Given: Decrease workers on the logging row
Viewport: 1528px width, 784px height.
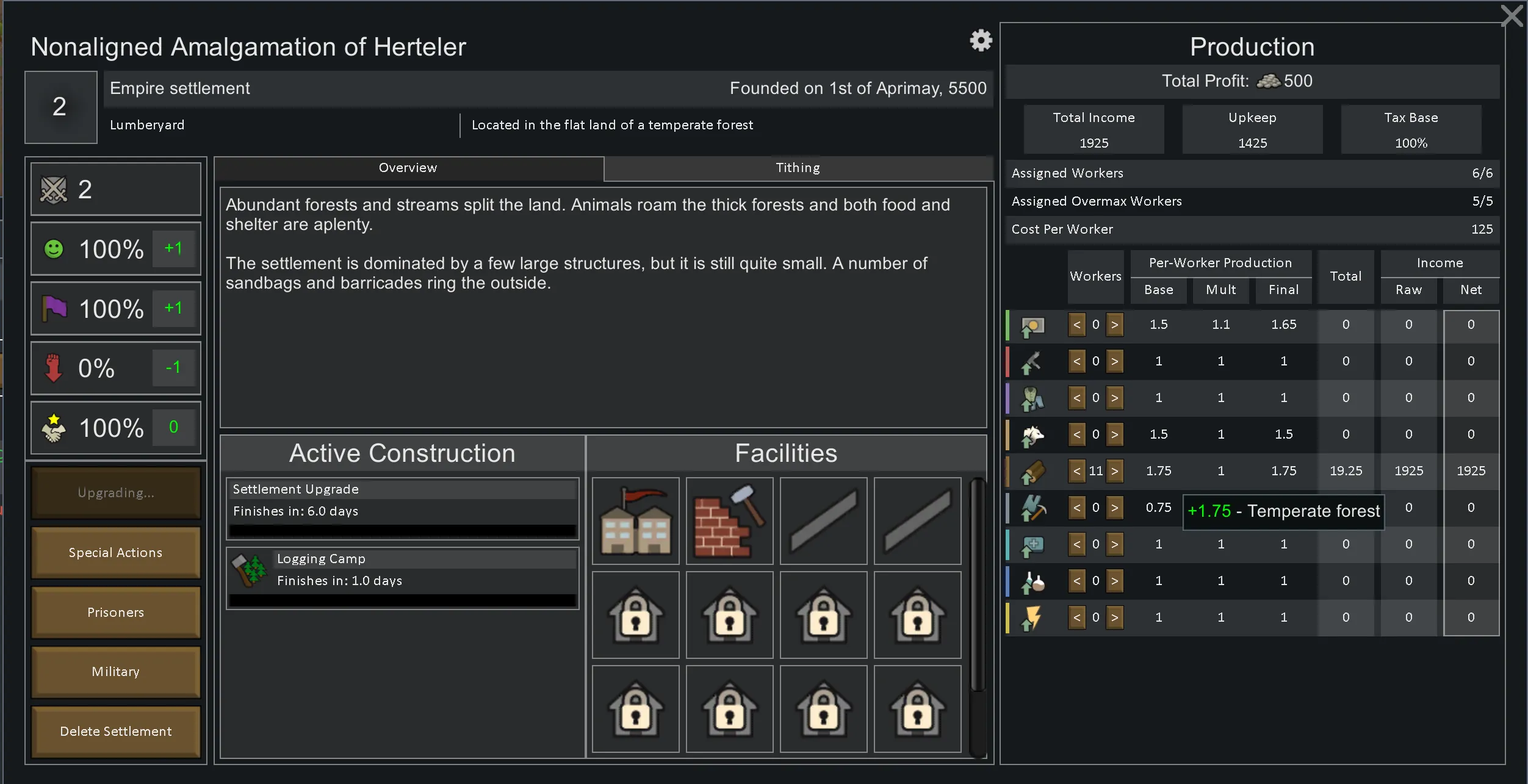Looking at the screenshot, I should click(1077, 470).
